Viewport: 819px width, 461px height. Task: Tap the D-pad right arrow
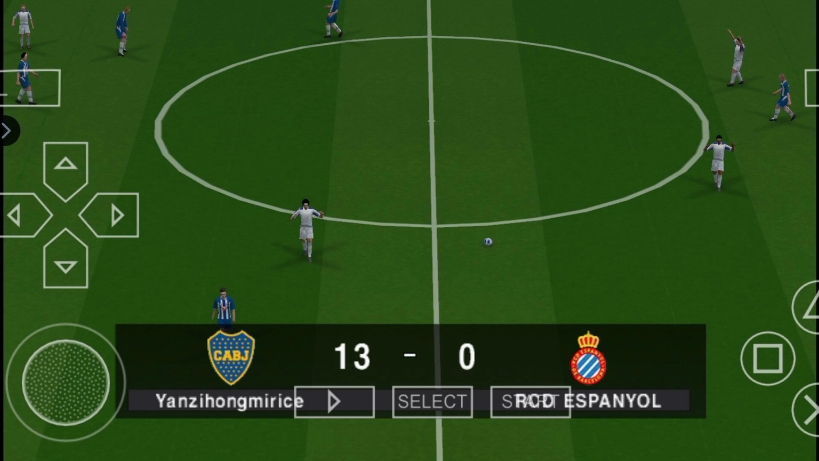114,215
